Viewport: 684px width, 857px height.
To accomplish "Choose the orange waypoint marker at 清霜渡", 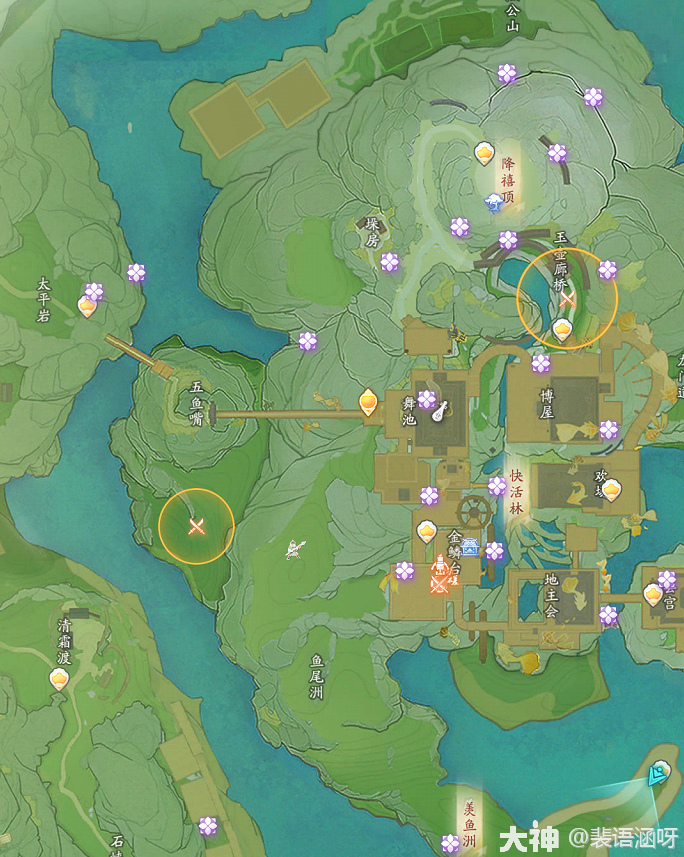I will tap(59, 679).
